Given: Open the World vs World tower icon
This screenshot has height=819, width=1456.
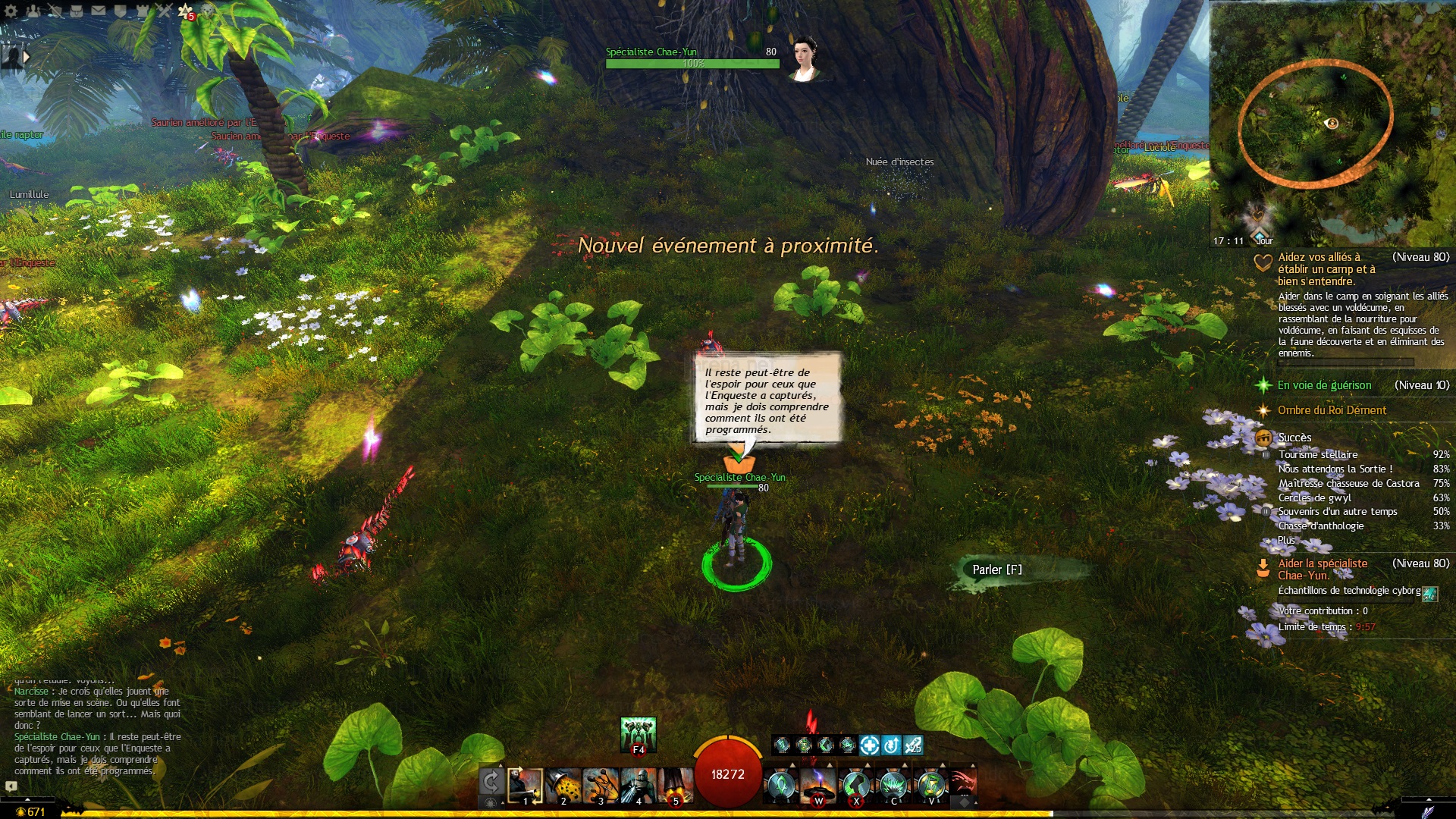Looking at the screenshot, I should 143,11.
